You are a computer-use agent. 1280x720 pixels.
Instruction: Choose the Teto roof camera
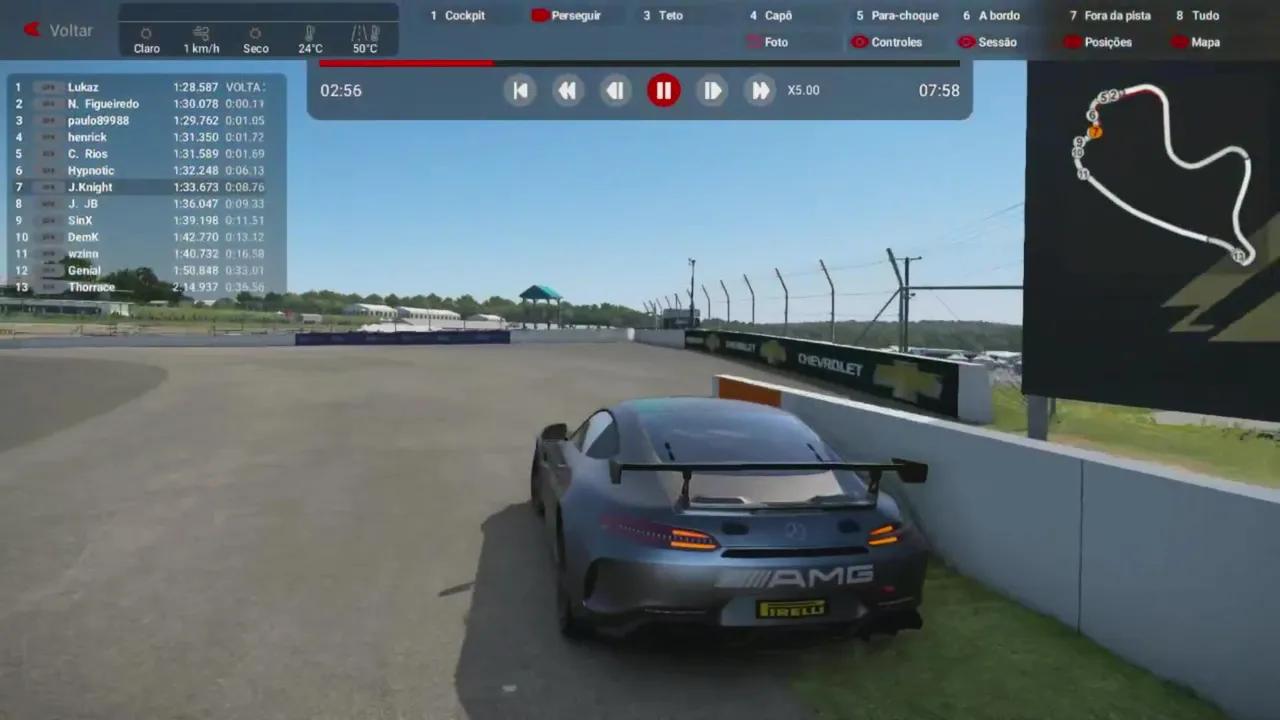[x=663, y=15]
